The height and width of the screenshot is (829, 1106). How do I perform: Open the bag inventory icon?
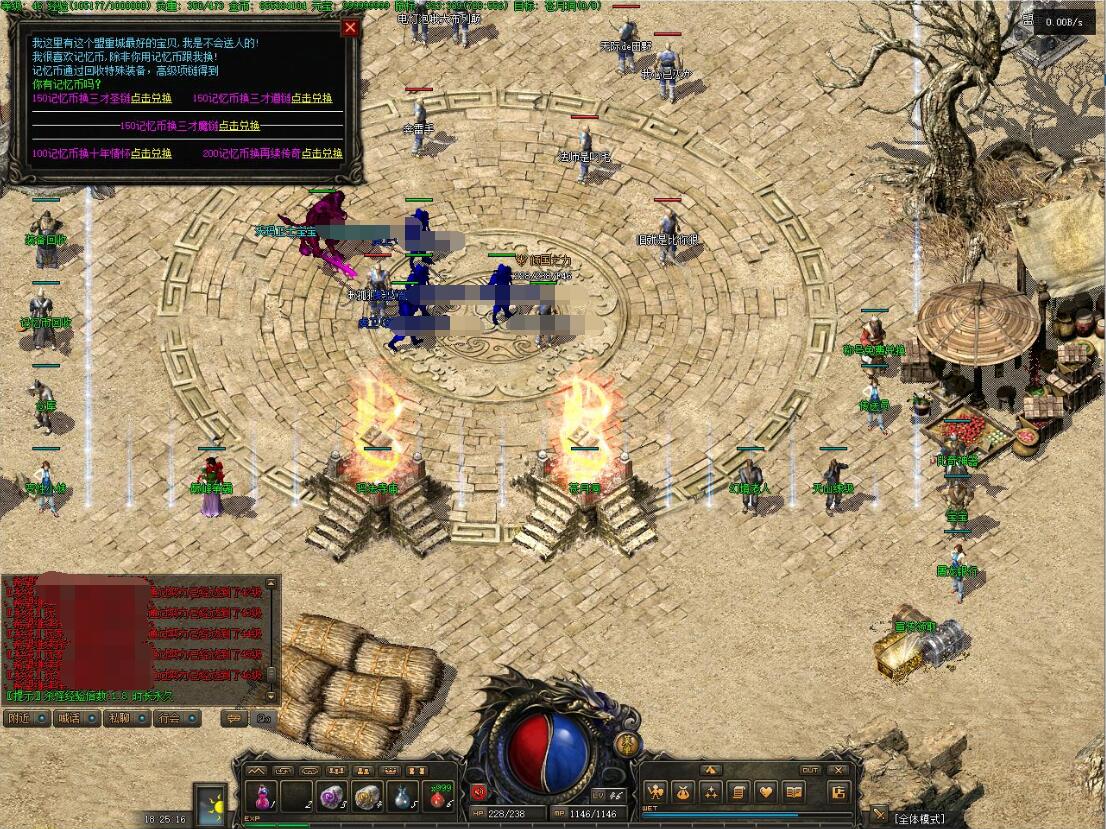point(682,793)
